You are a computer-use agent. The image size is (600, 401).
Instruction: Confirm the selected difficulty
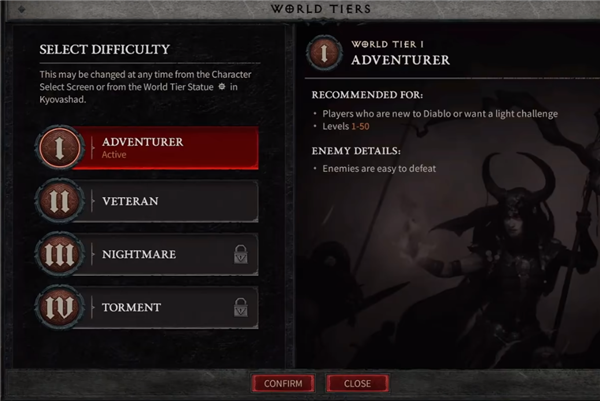click(283, 383)
